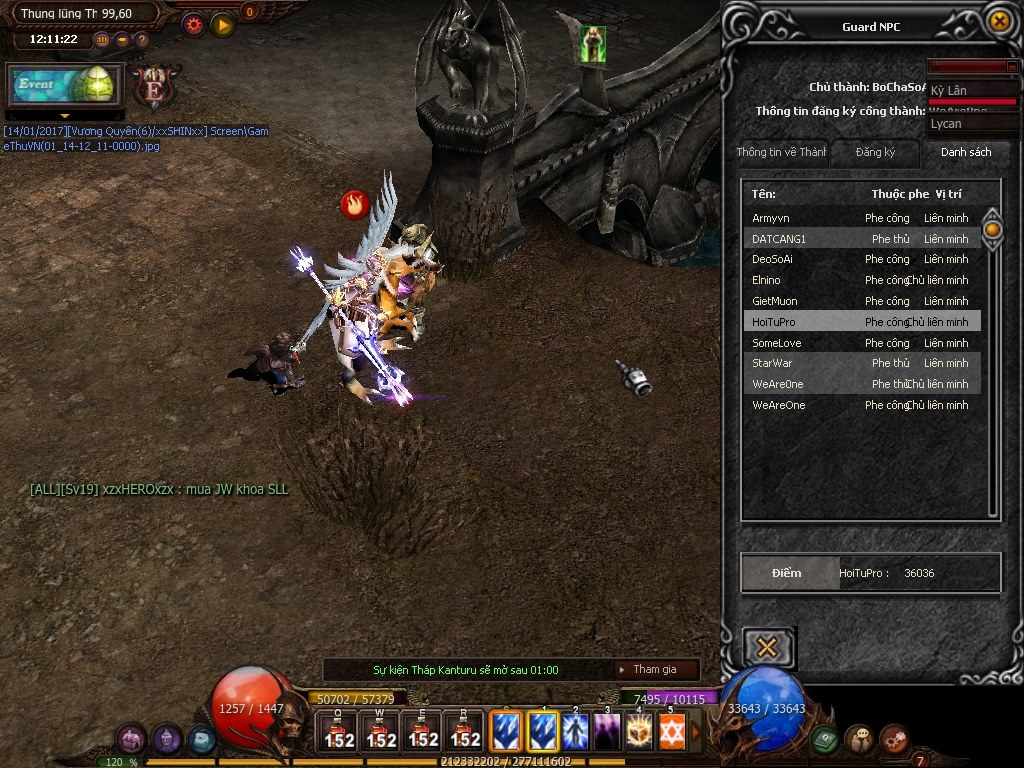Click the yellow play arrow button
1024x768 pixels.
222,24
